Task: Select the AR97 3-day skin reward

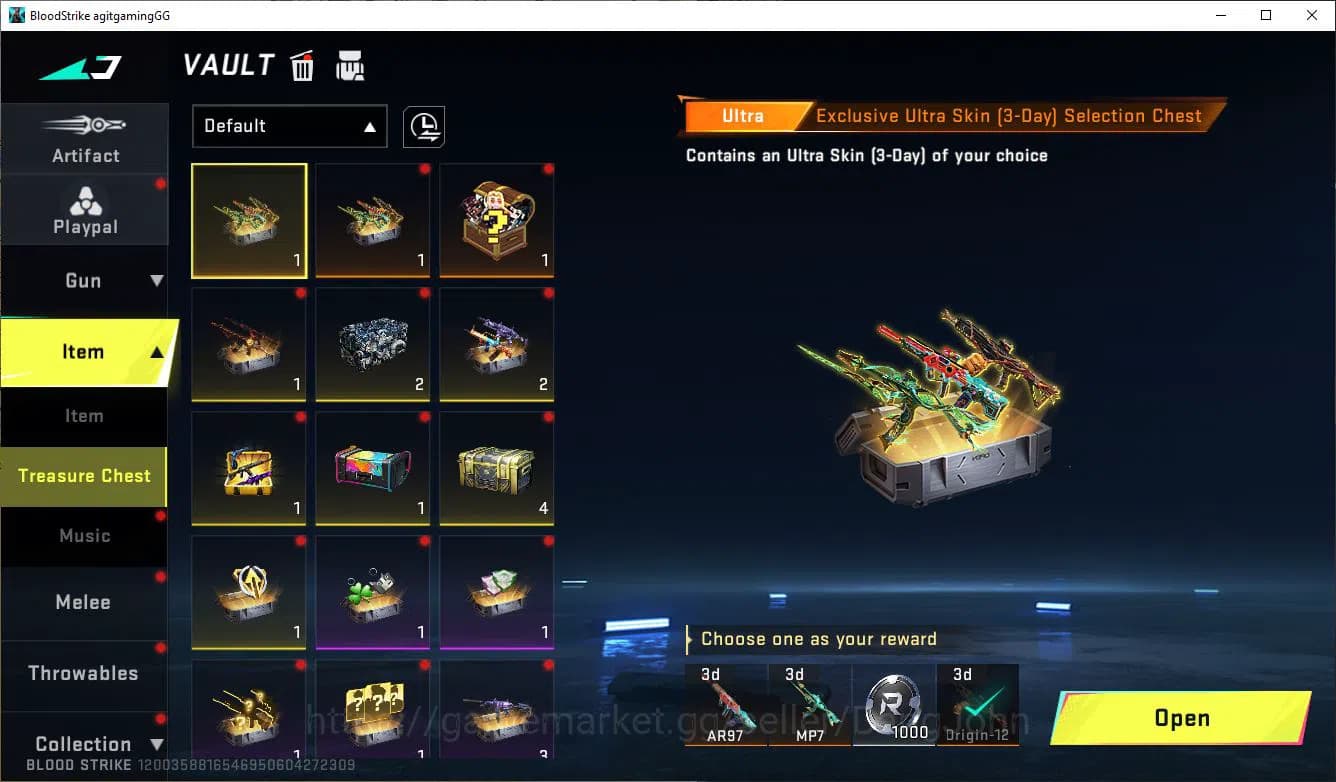Action: [x=725, y=705]
